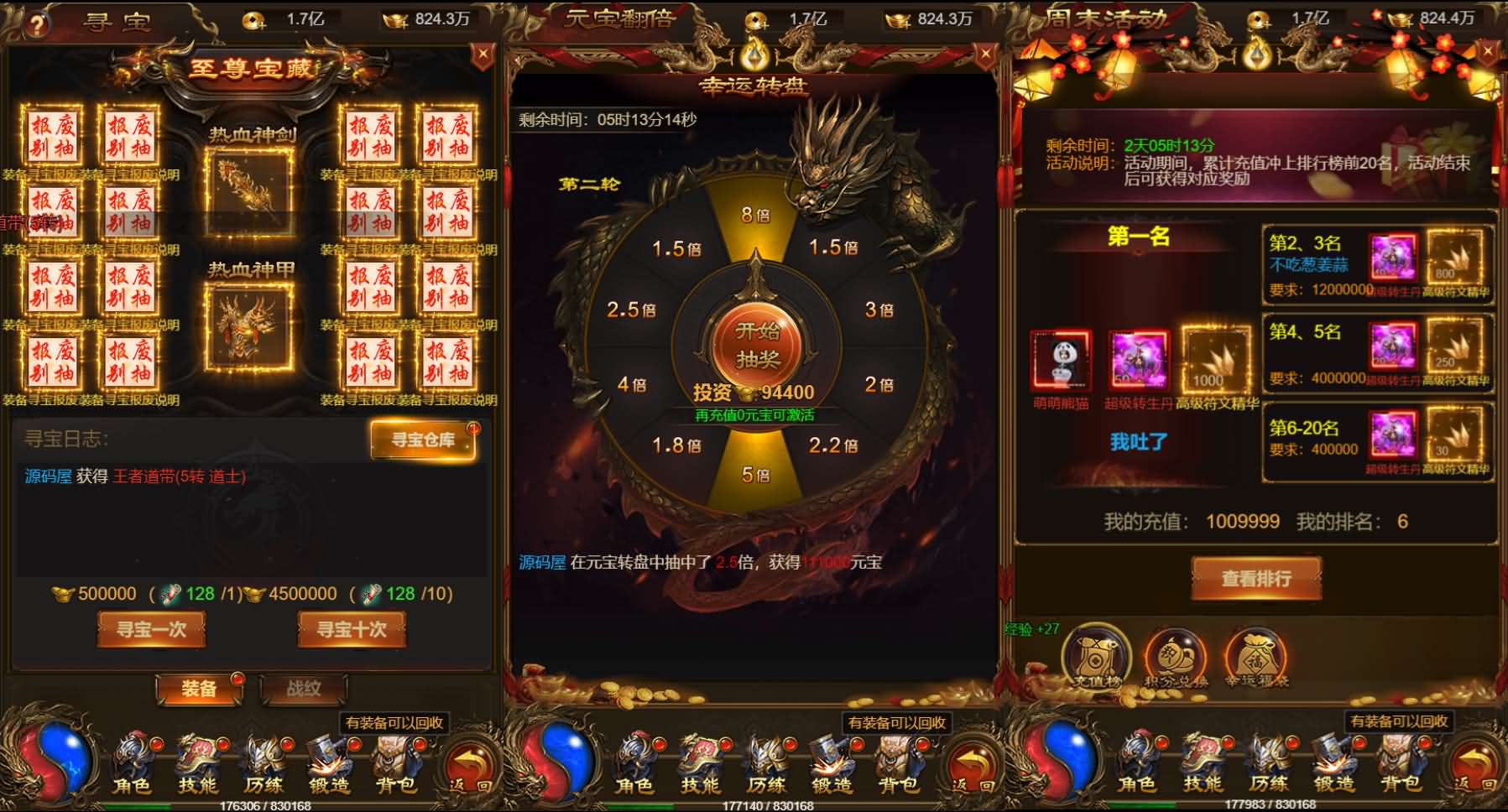This screenshot has width=1508, height=812.
Task: Close the 至尊宝藏 treasure panel
Action: tap(482, 55)
